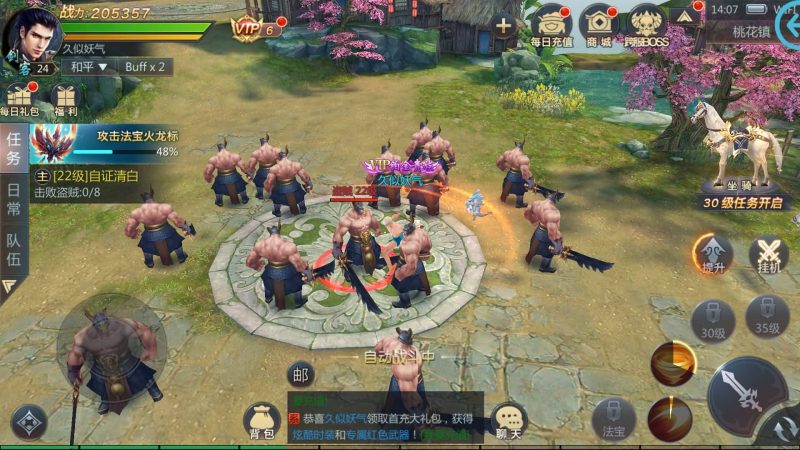The height and width of the screenshot is (450, 800).
Task: Click the VIP 6 badge
Action: [x=255, y=28]
